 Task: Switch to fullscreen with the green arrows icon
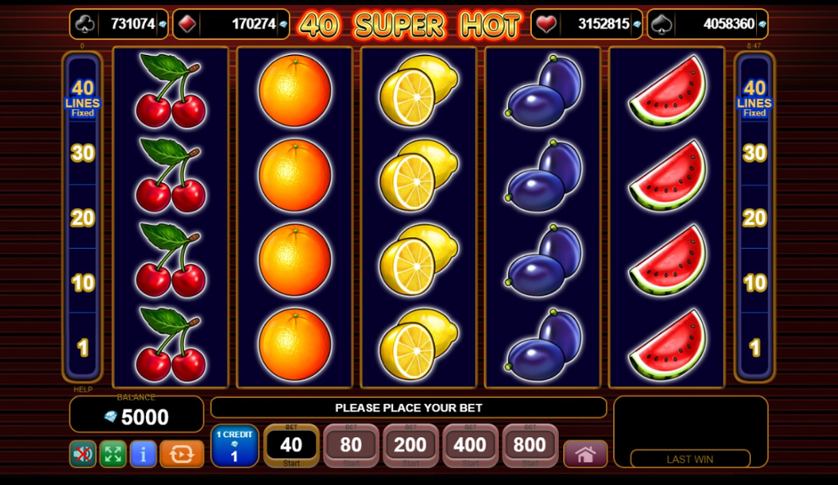tap(113, 454)
